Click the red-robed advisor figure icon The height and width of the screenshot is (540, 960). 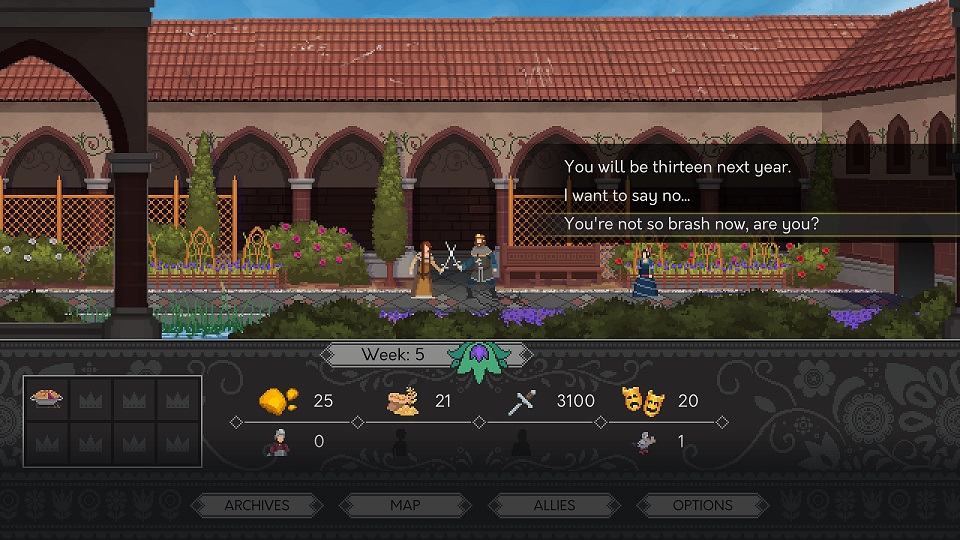click(x=277, y=441)
